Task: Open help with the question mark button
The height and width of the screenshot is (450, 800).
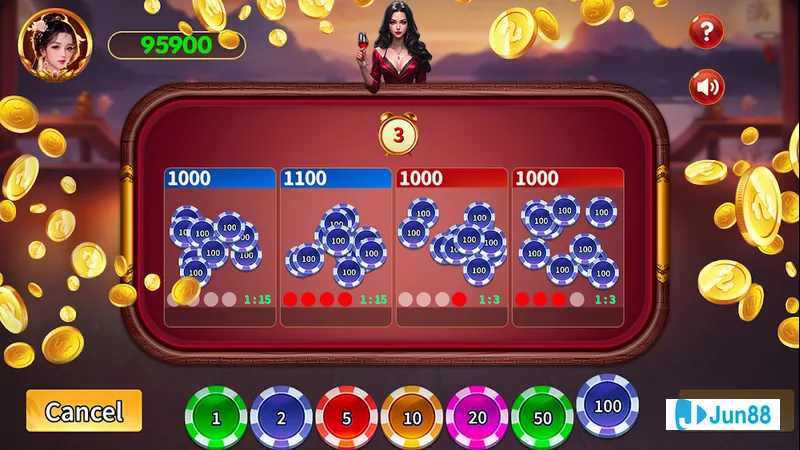Action: (707, 32)
